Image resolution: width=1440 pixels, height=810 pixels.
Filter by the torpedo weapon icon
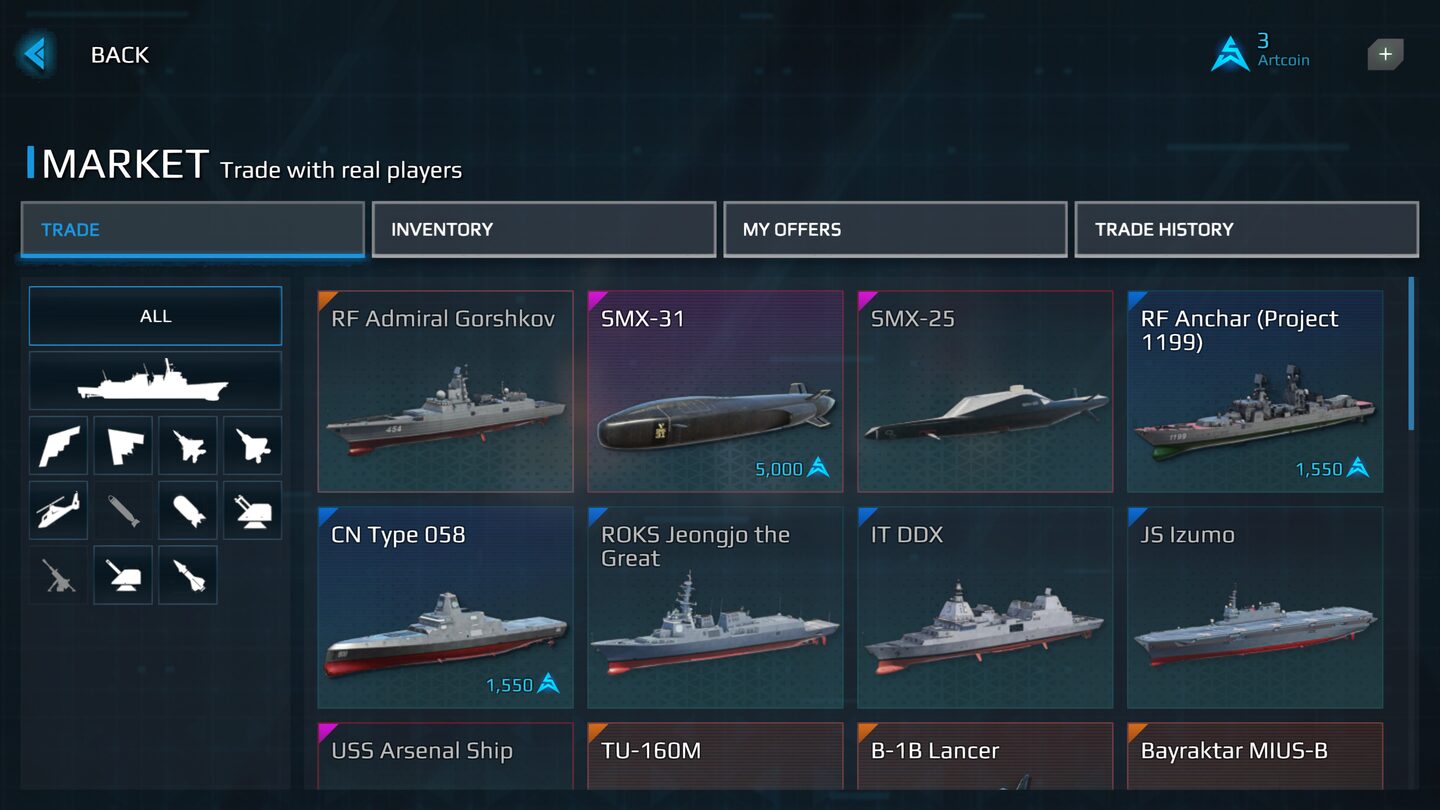pos(123,510)
